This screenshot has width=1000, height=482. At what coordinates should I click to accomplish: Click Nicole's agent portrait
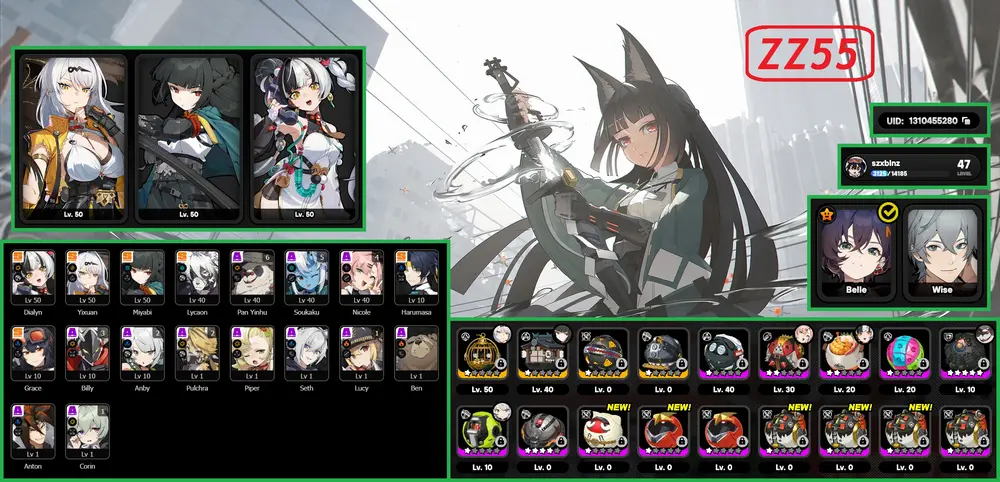tap(359, 276)
